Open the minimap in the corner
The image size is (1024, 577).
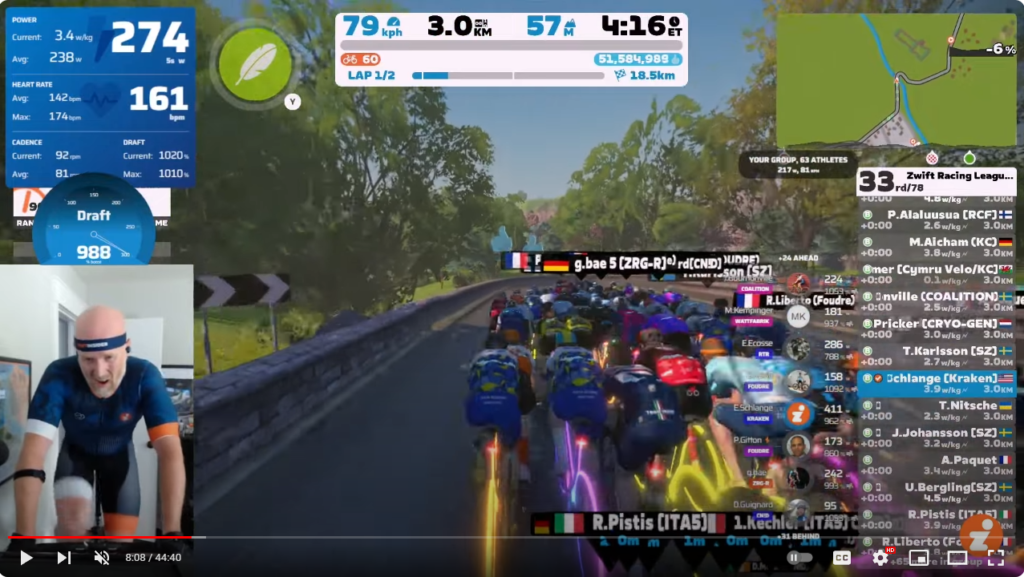[x=895, y=80]
